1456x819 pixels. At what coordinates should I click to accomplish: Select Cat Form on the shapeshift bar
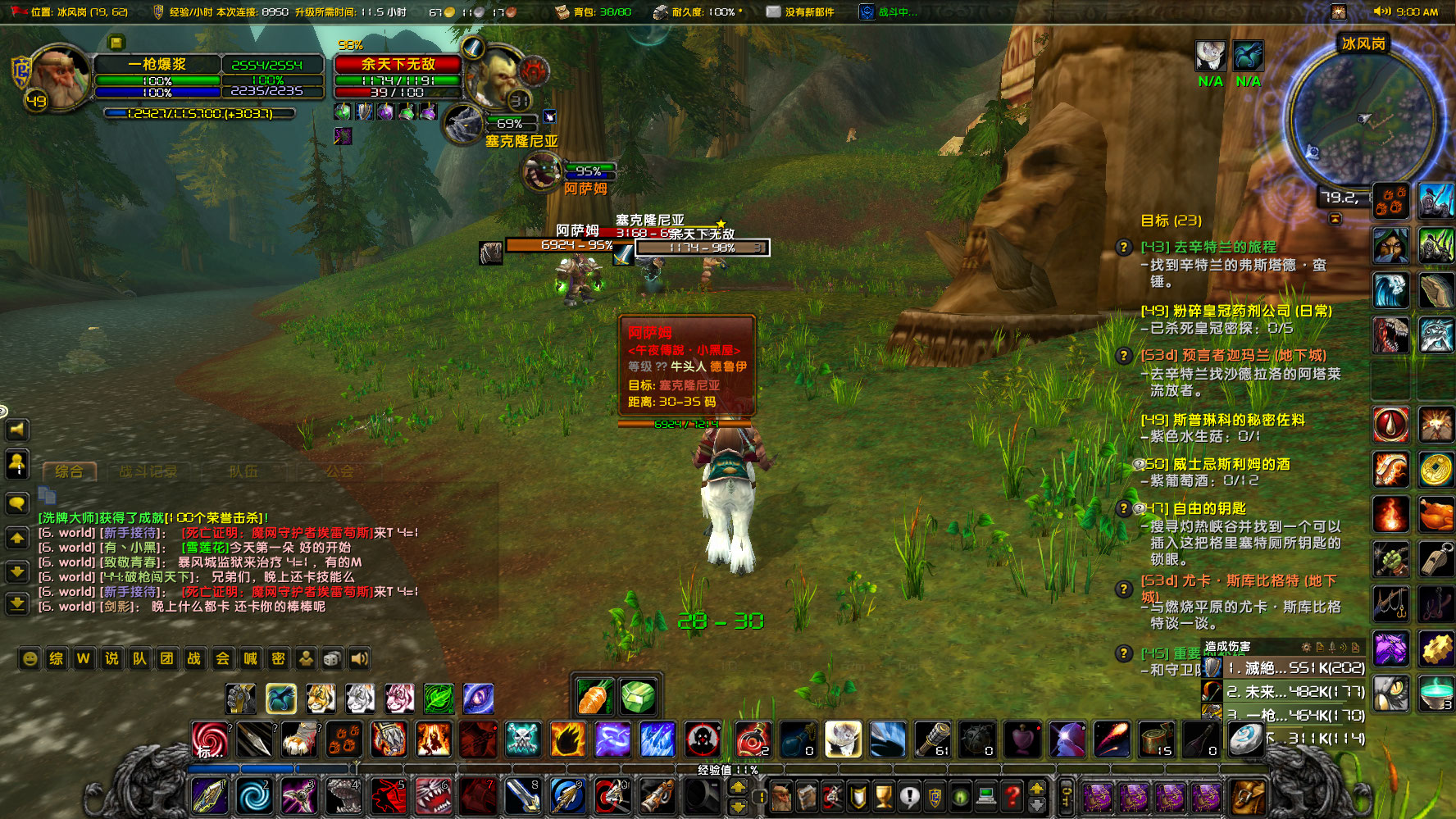click(320, 699)
